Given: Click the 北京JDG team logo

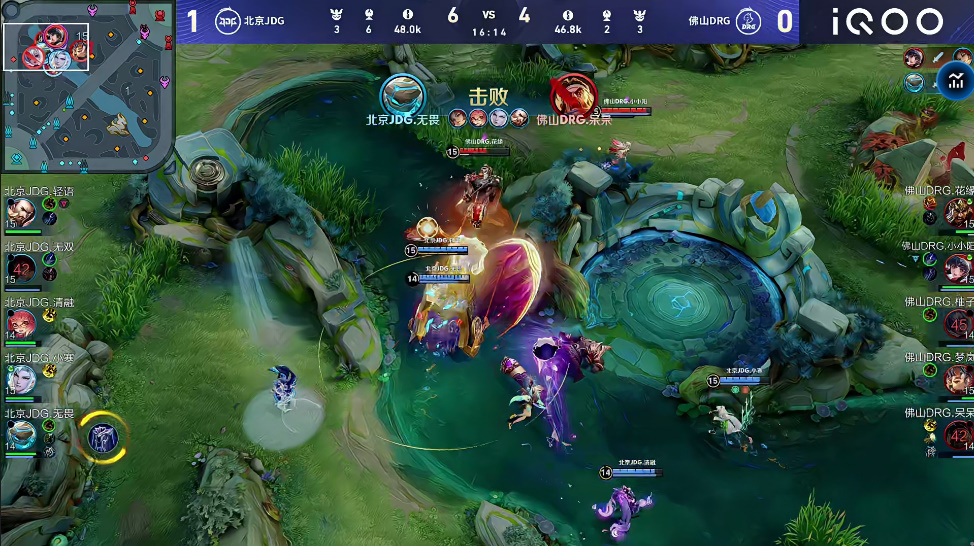Looking at the screenshot, I should [227, 21].
